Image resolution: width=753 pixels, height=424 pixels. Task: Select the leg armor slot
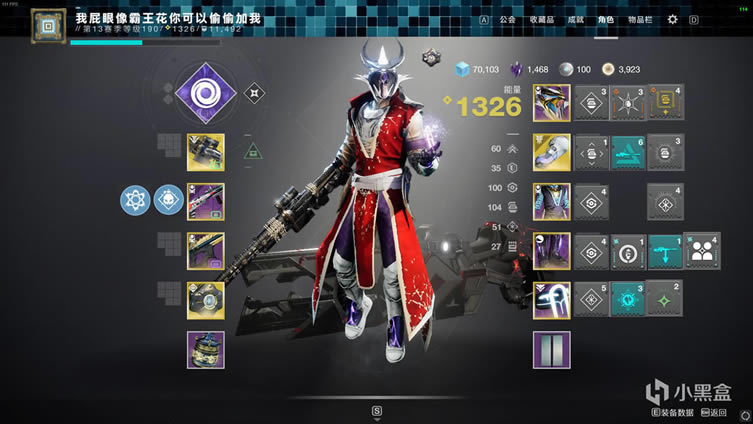point(551,250)
